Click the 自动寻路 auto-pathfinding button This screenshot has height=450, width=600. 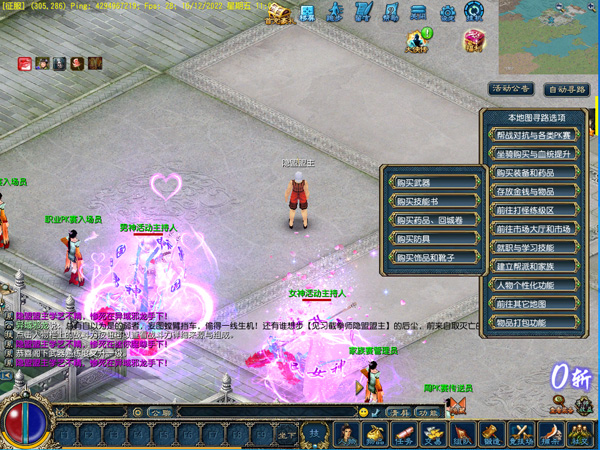click(566, 89)
